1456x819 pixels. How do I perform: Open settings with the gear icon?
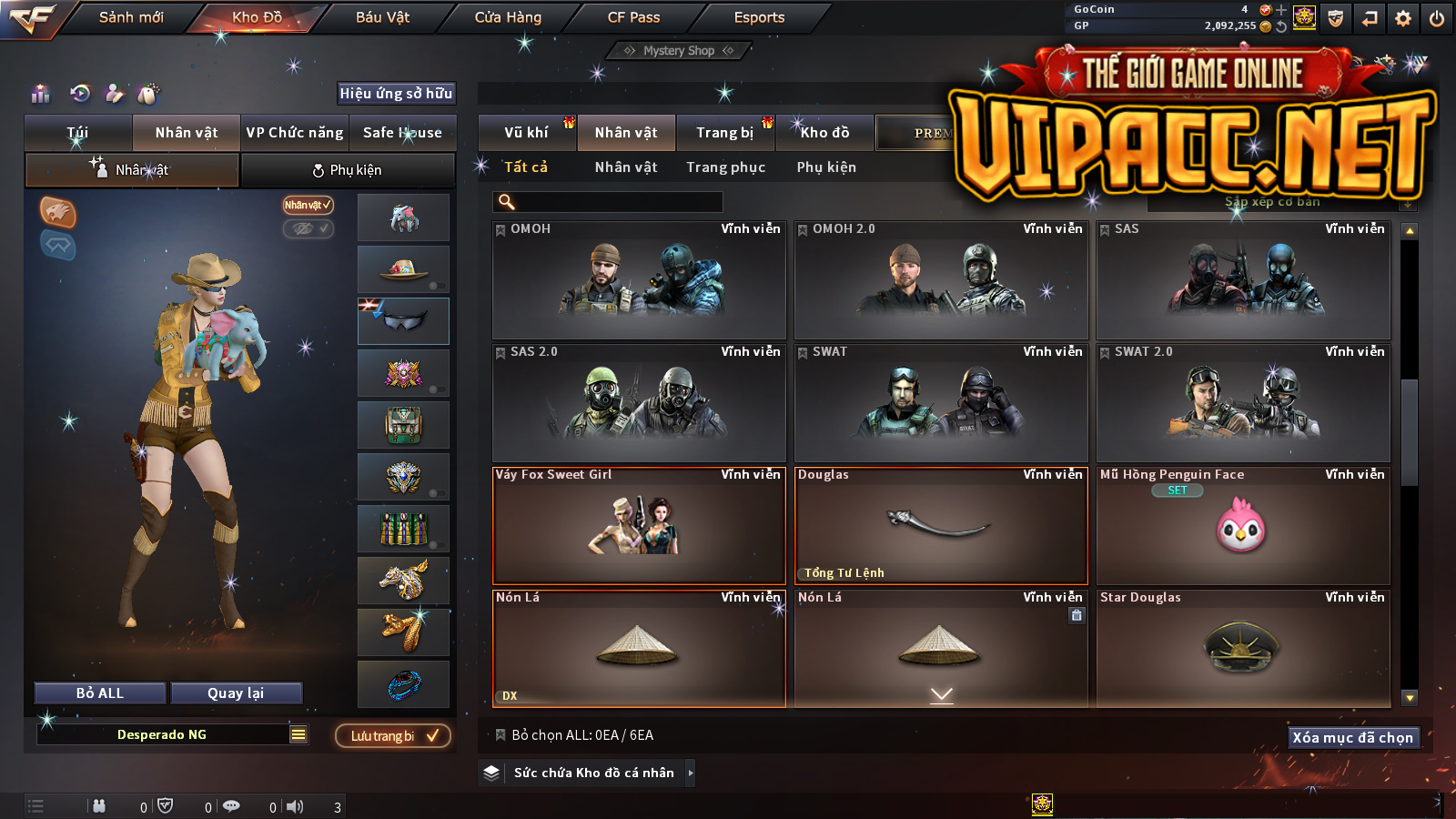(1403, 18)
